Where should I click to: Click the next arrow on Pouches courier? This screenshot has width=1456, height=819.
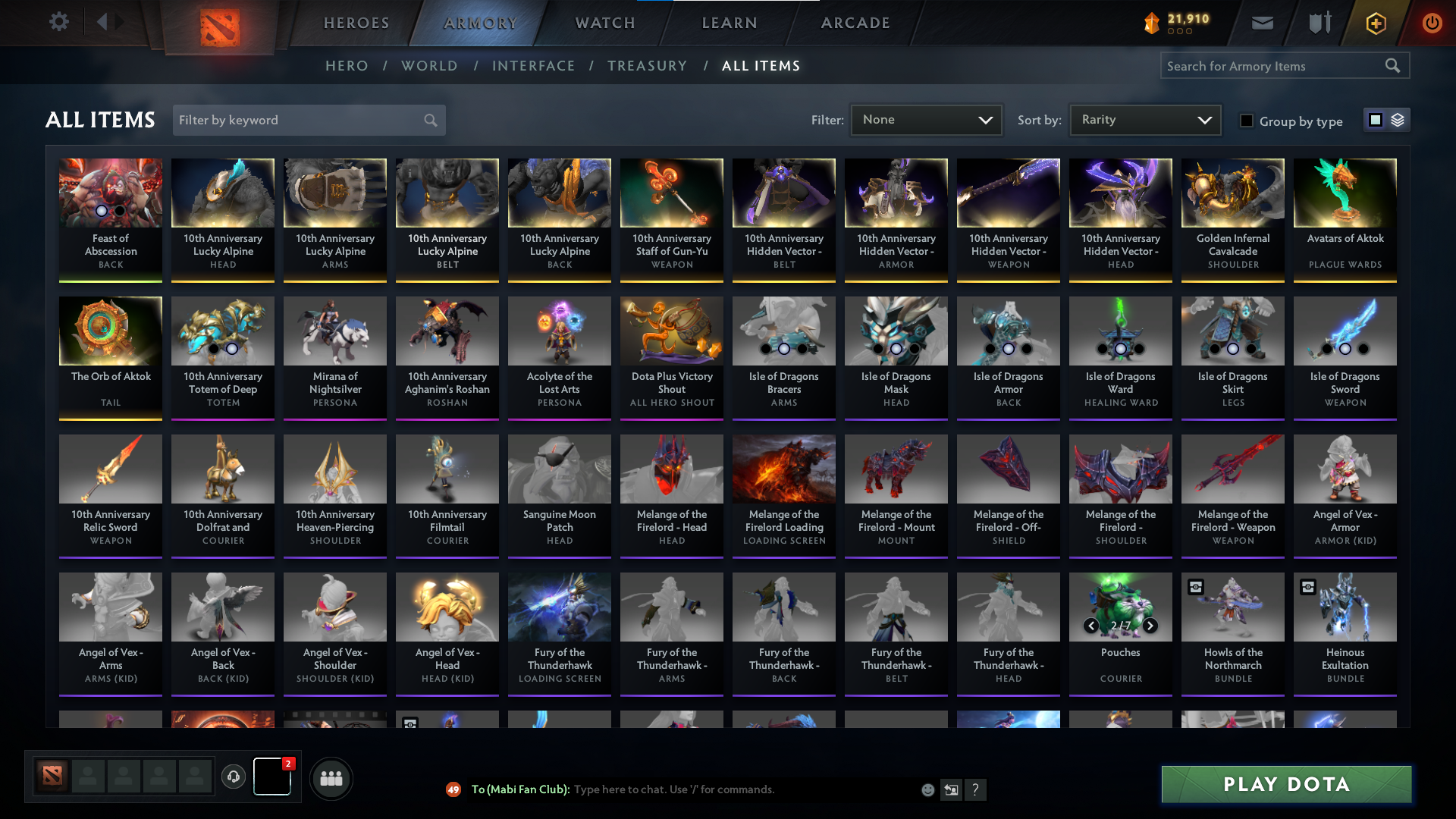click(1150, 626)
